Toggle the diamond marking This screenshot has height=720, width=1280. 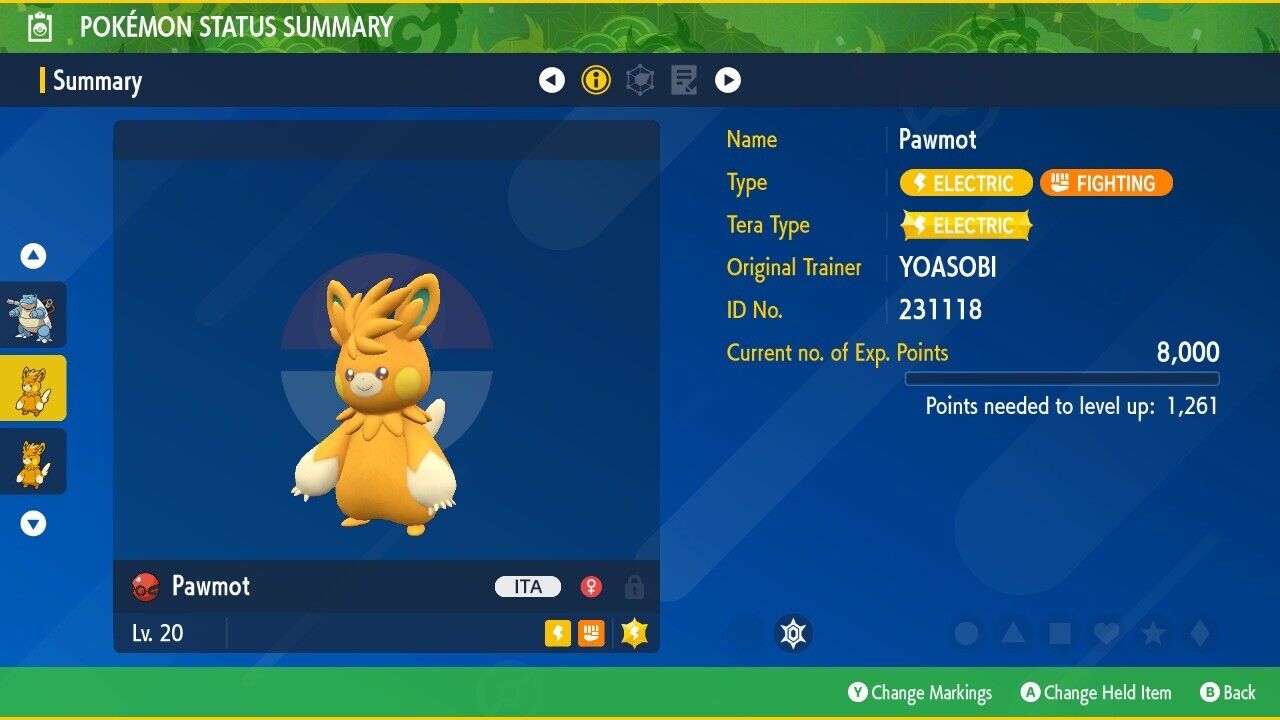click(x=1200, y=633)
